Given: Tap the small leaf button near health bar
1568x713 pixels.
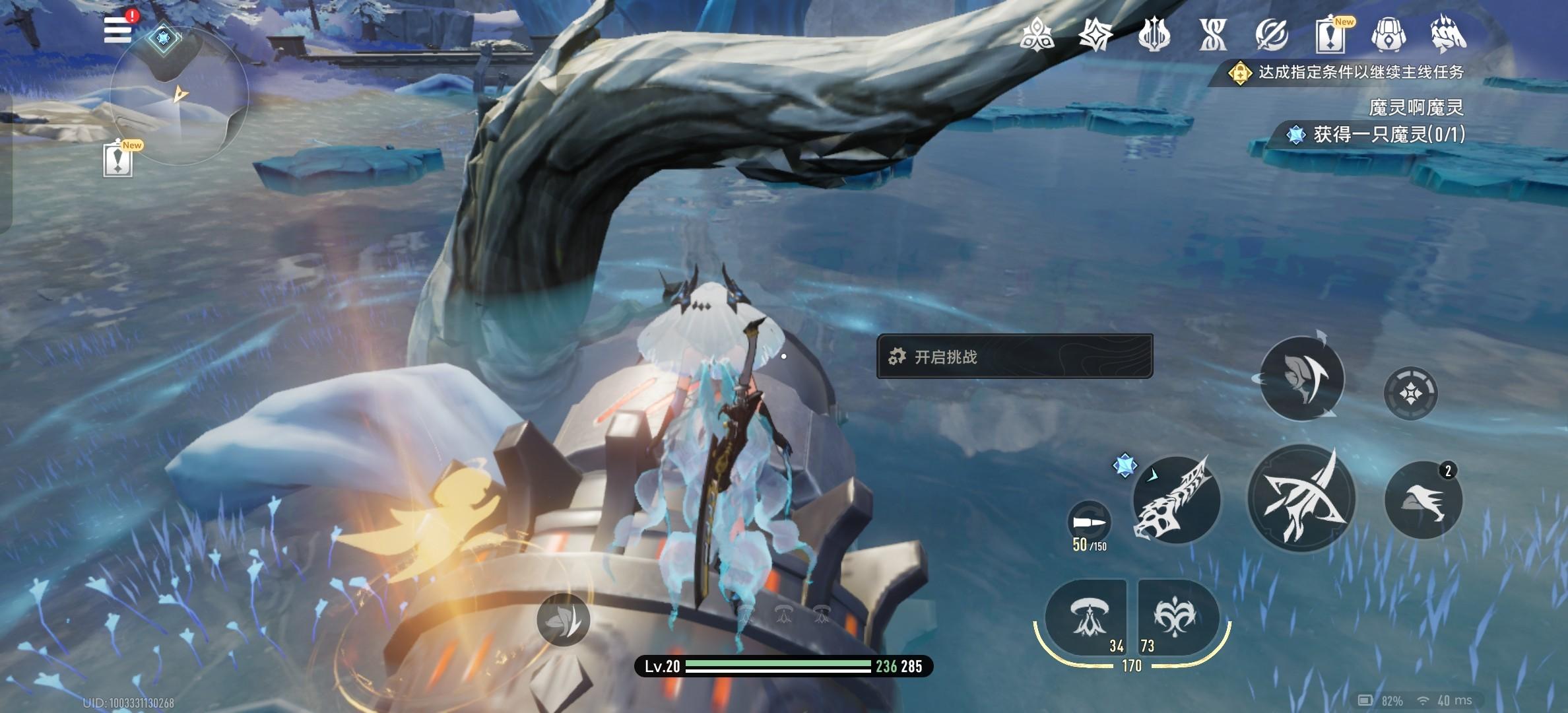Looking at the screenshot, I should pos(563,619).
